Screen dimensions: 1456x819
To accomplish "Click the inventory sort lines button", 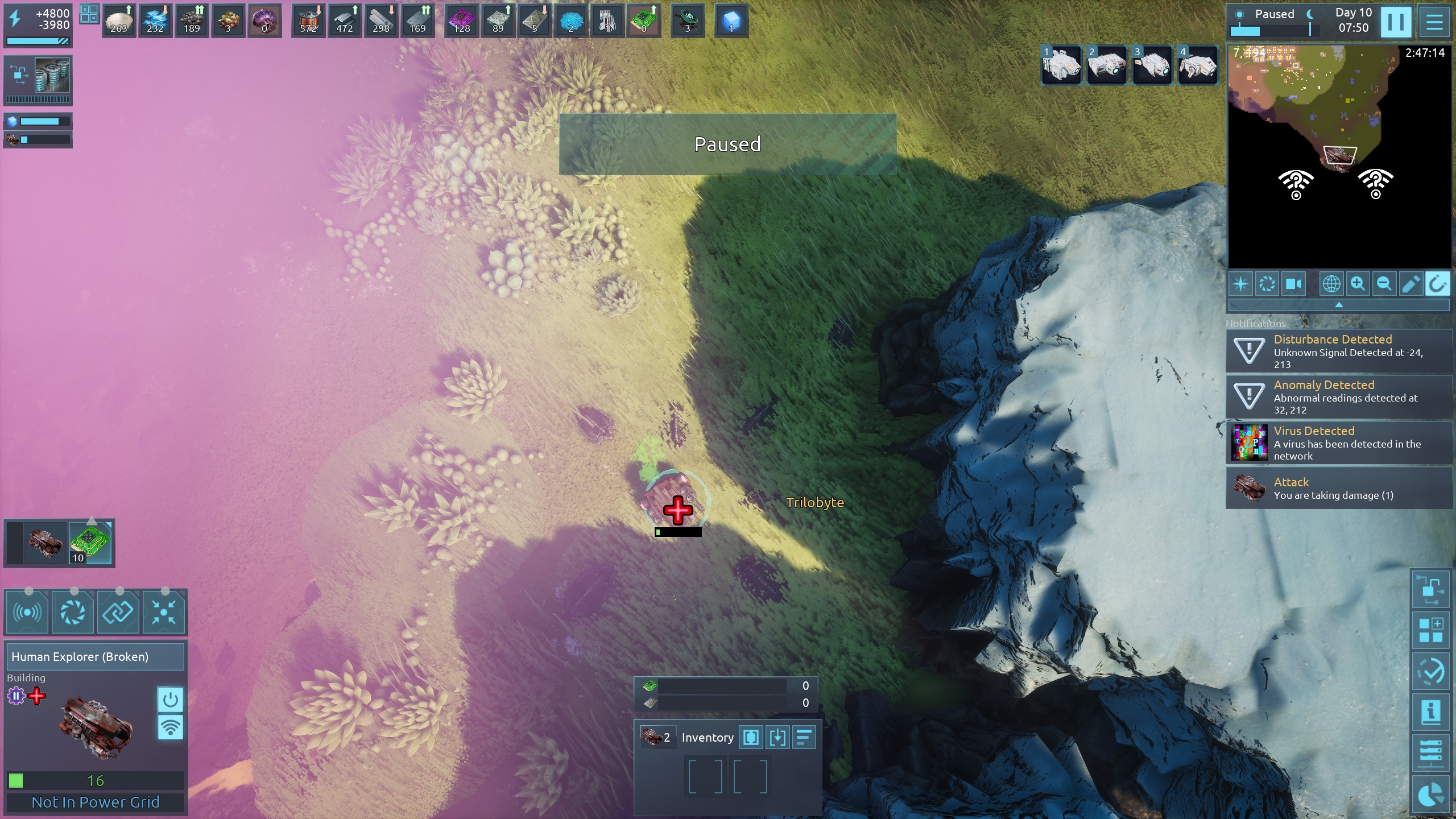I will click(x=804, y=738).
